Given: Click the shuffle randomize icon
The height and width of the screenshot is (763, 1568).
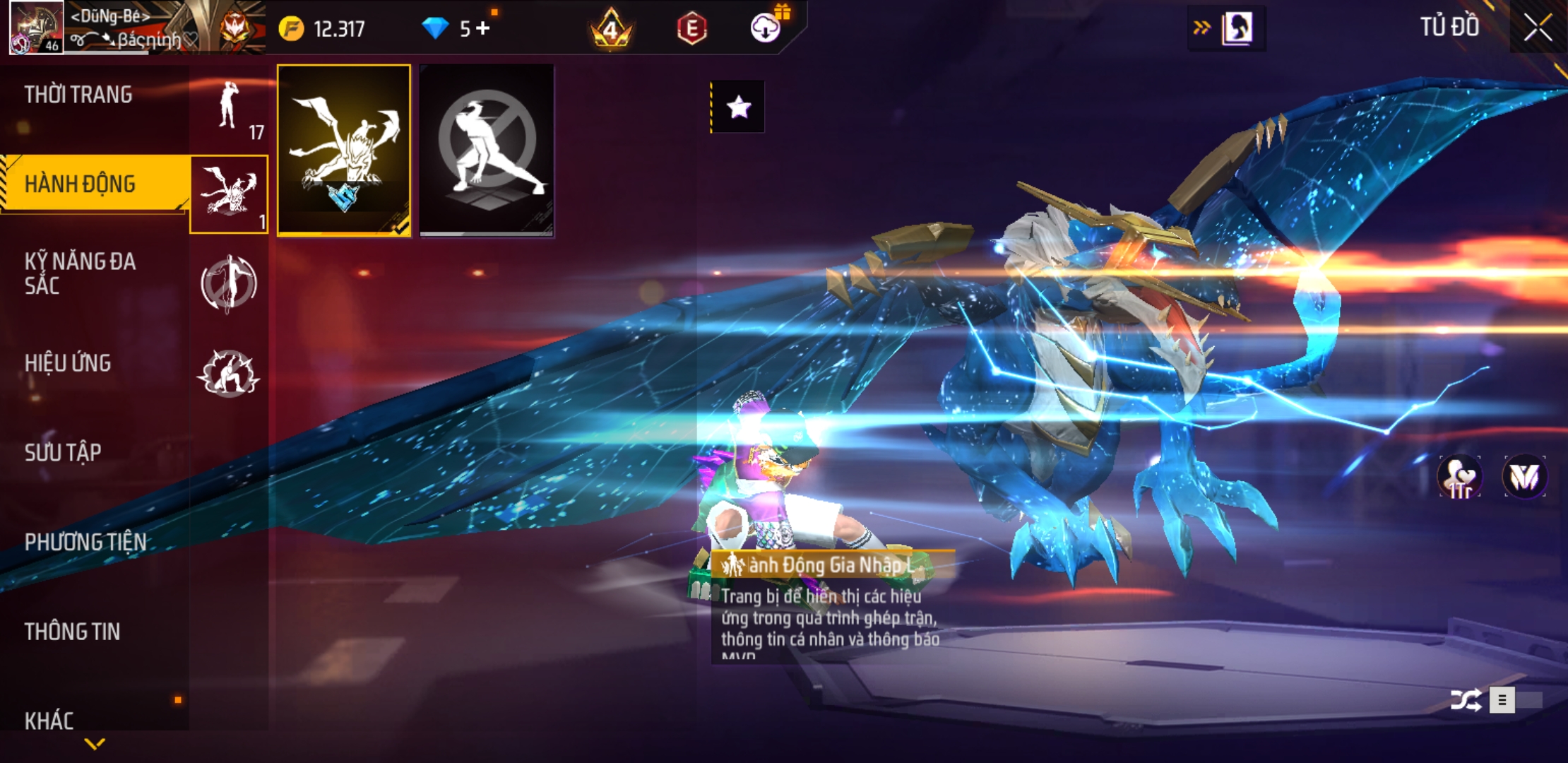Looking at the screenshot, I should (x=1465, y=700).
